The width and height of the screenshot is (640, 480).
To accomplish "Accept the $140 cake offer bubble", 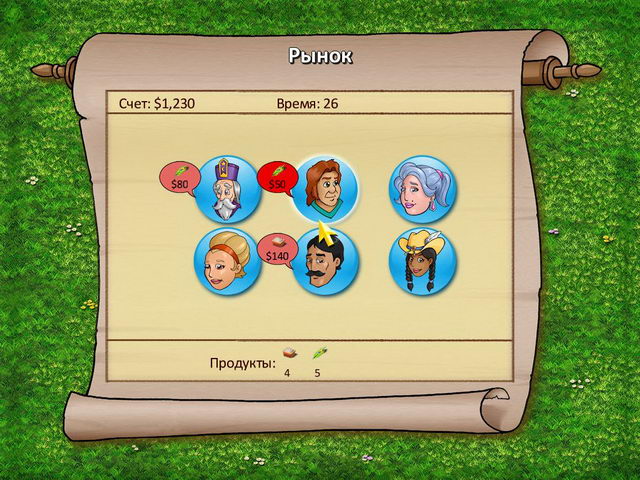I will [x=277, y=250].
